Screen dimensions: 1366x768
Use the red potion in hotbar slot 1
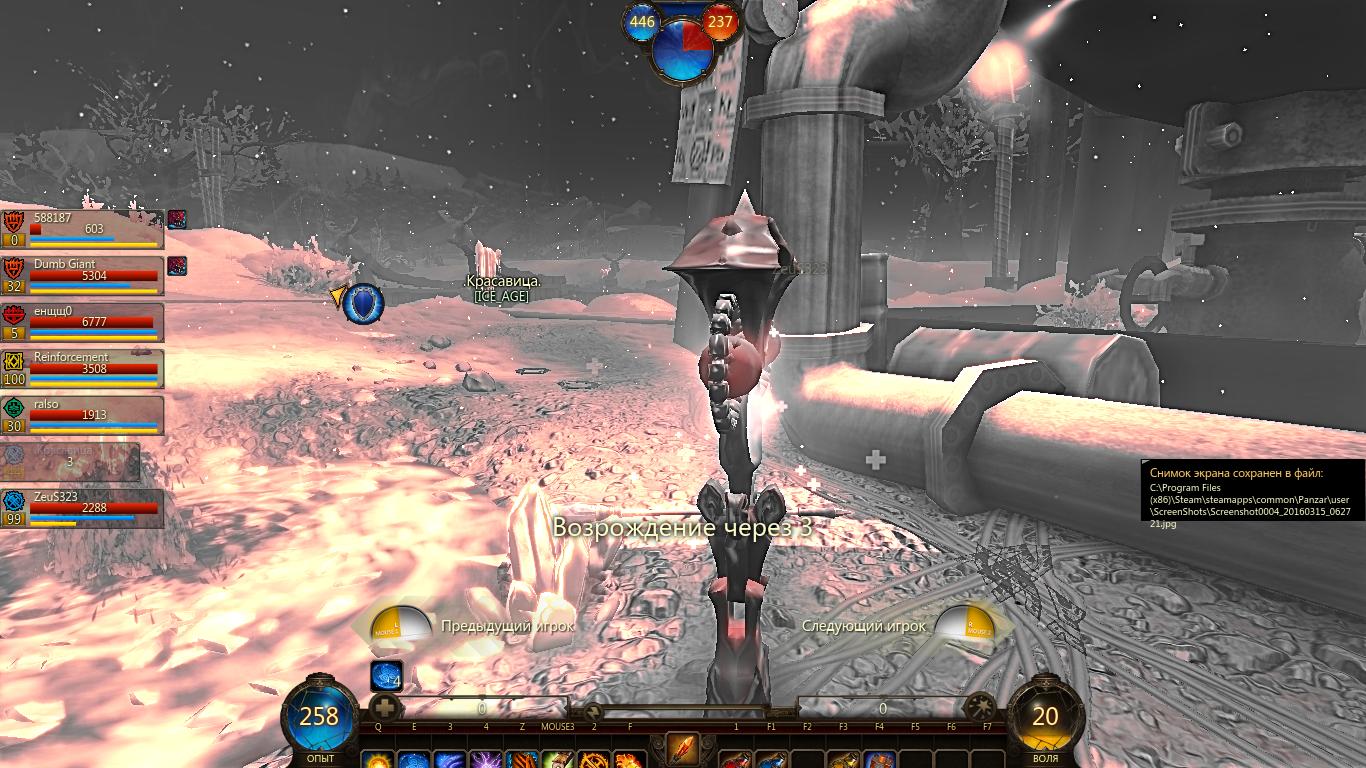pyautogui.click(x=736, y=760)
